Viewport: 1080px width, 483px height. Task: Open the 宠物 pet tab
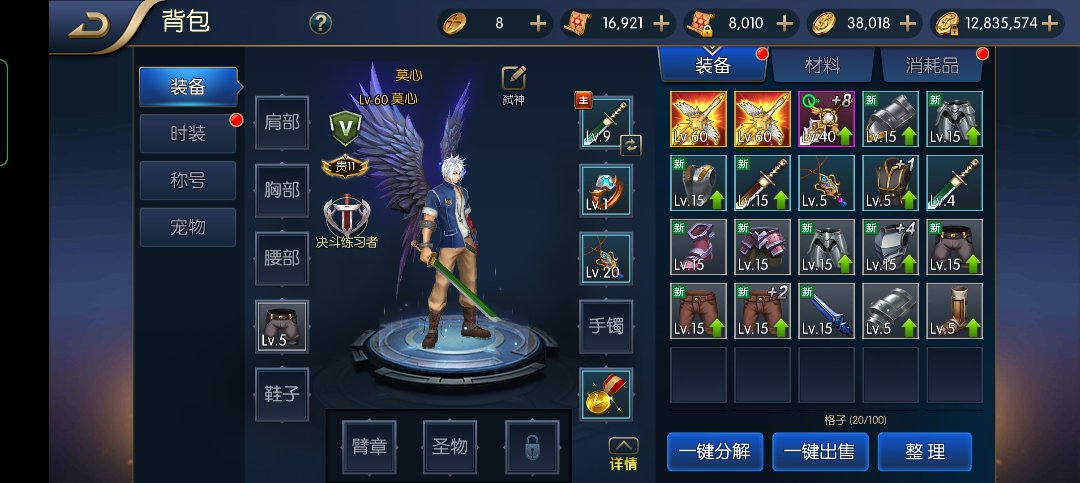[x=188, y=227]
